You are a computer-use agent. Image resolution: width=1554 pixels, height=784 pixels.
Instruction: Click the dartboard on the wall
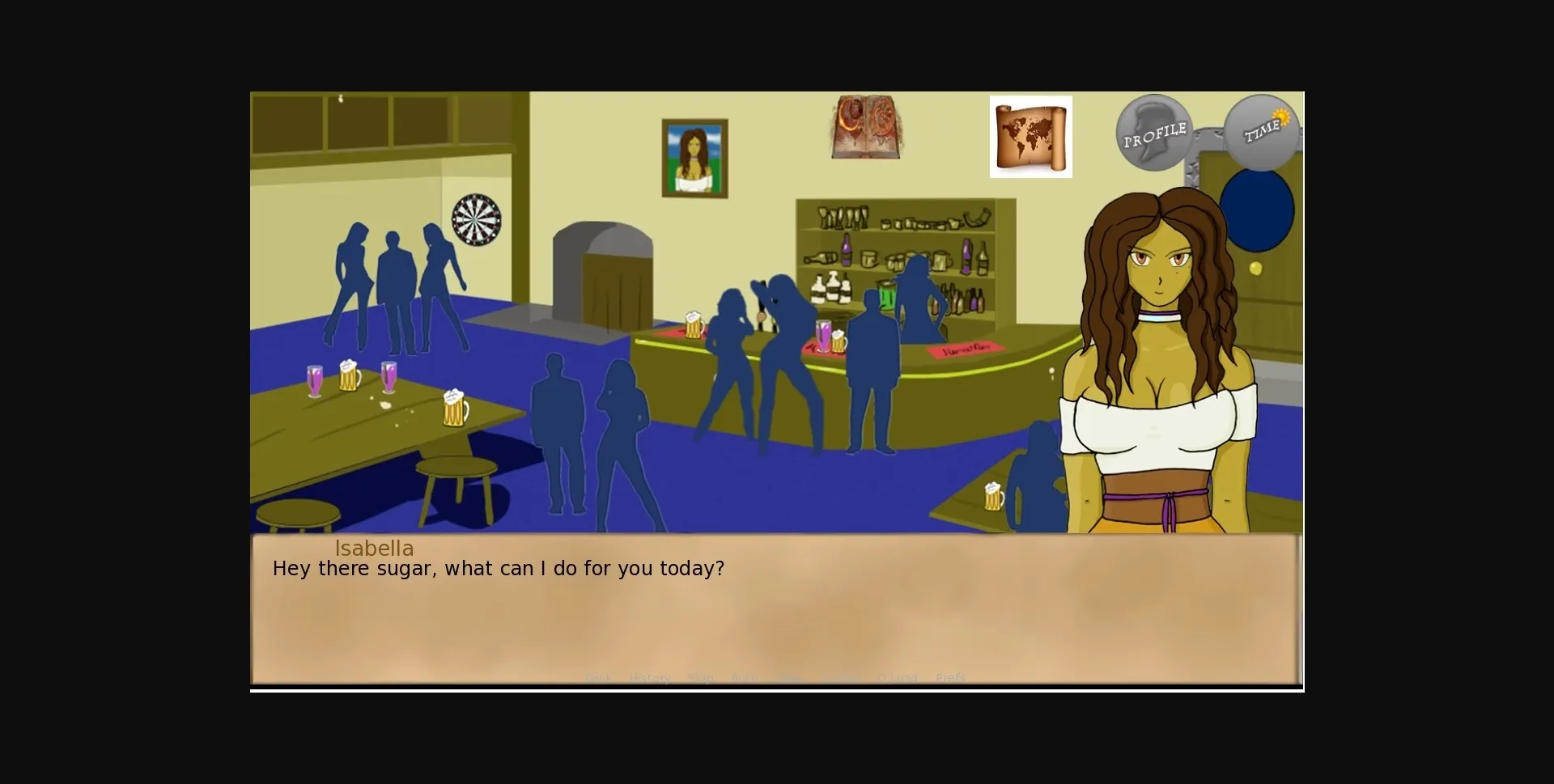[x=476, y=221]
